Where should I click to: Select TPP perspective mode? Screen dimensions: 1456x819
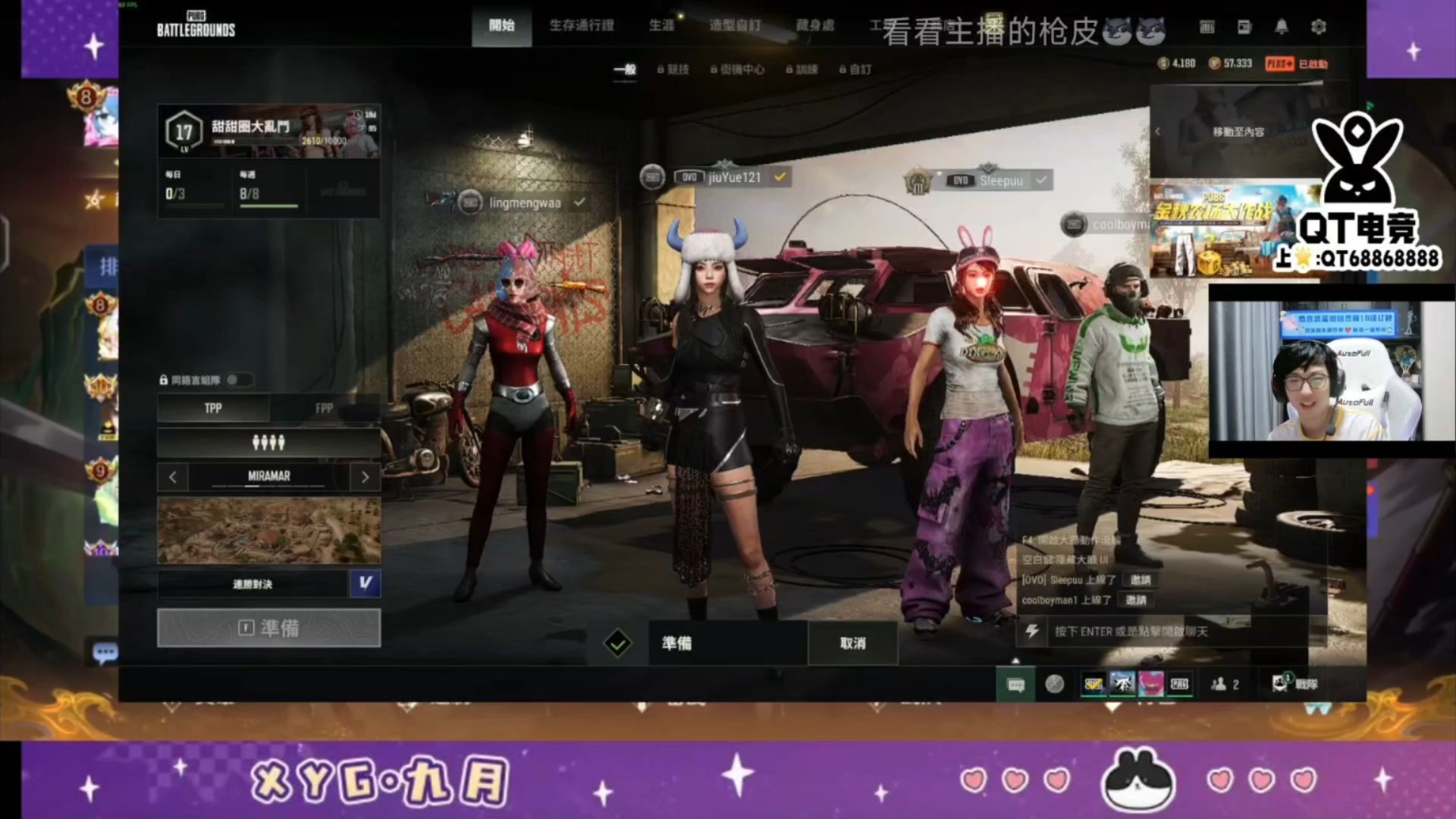click(x=213, y=408)
